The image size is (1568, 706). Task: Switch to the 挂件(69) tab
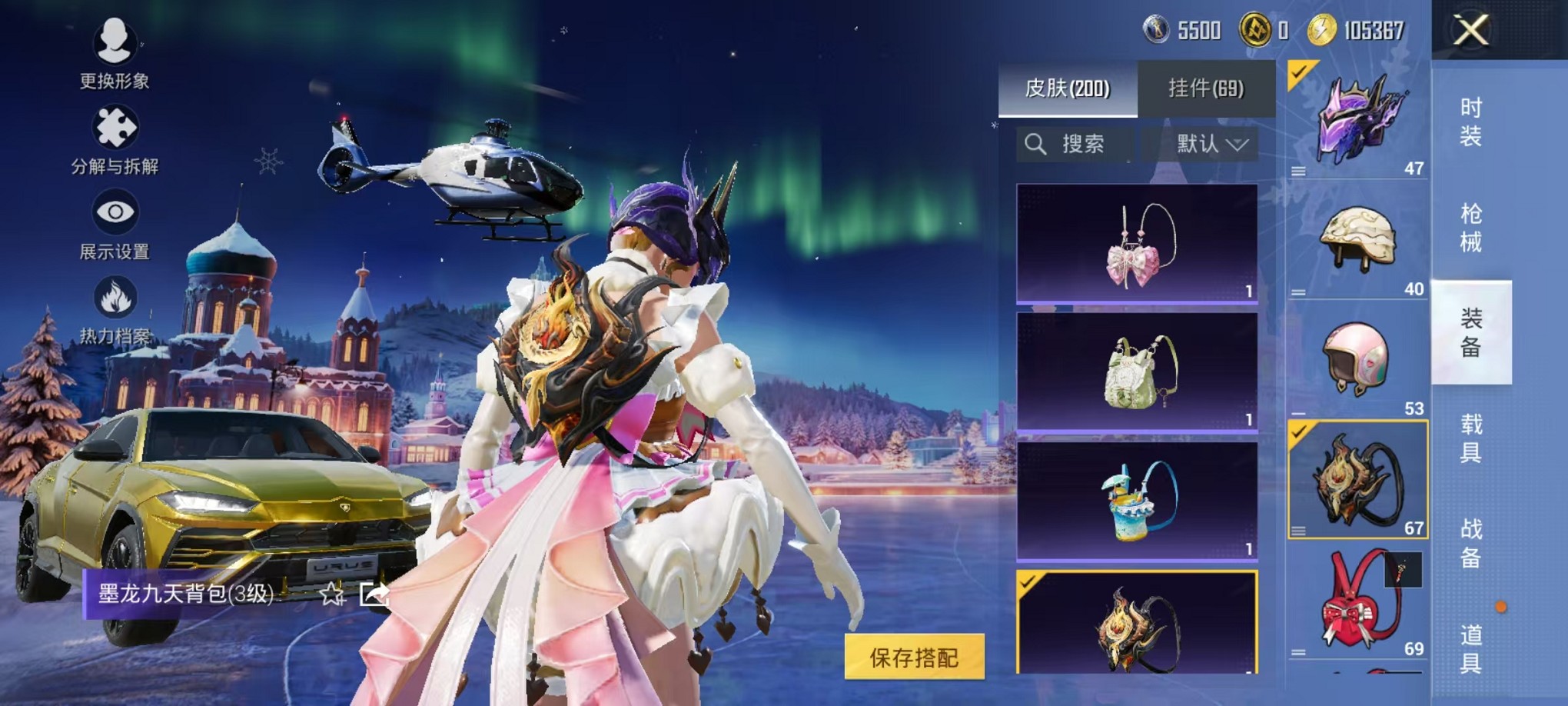pos(1206,88)
